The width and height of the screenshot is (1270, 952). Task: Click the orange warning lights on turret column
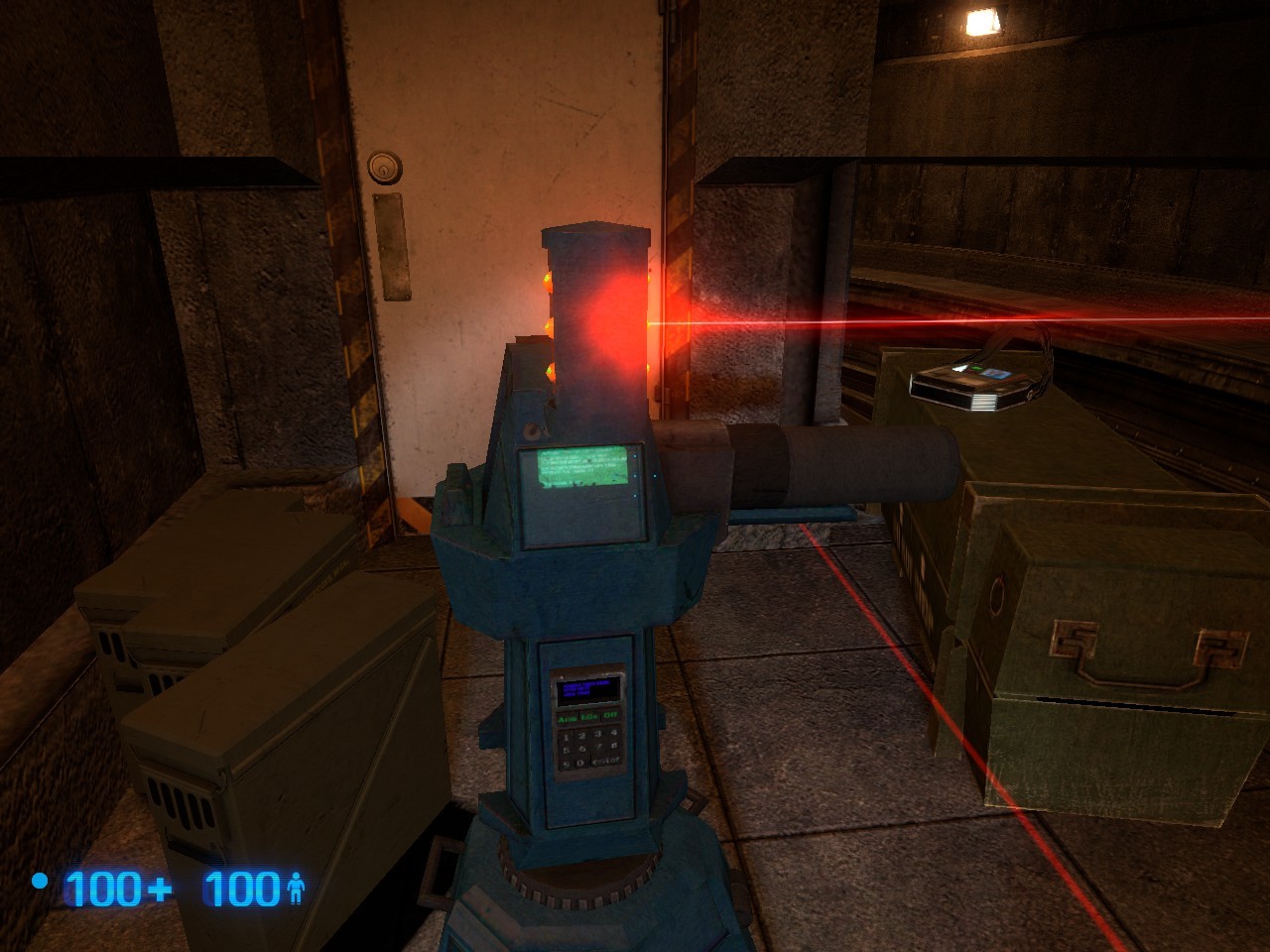pos(547,327)
